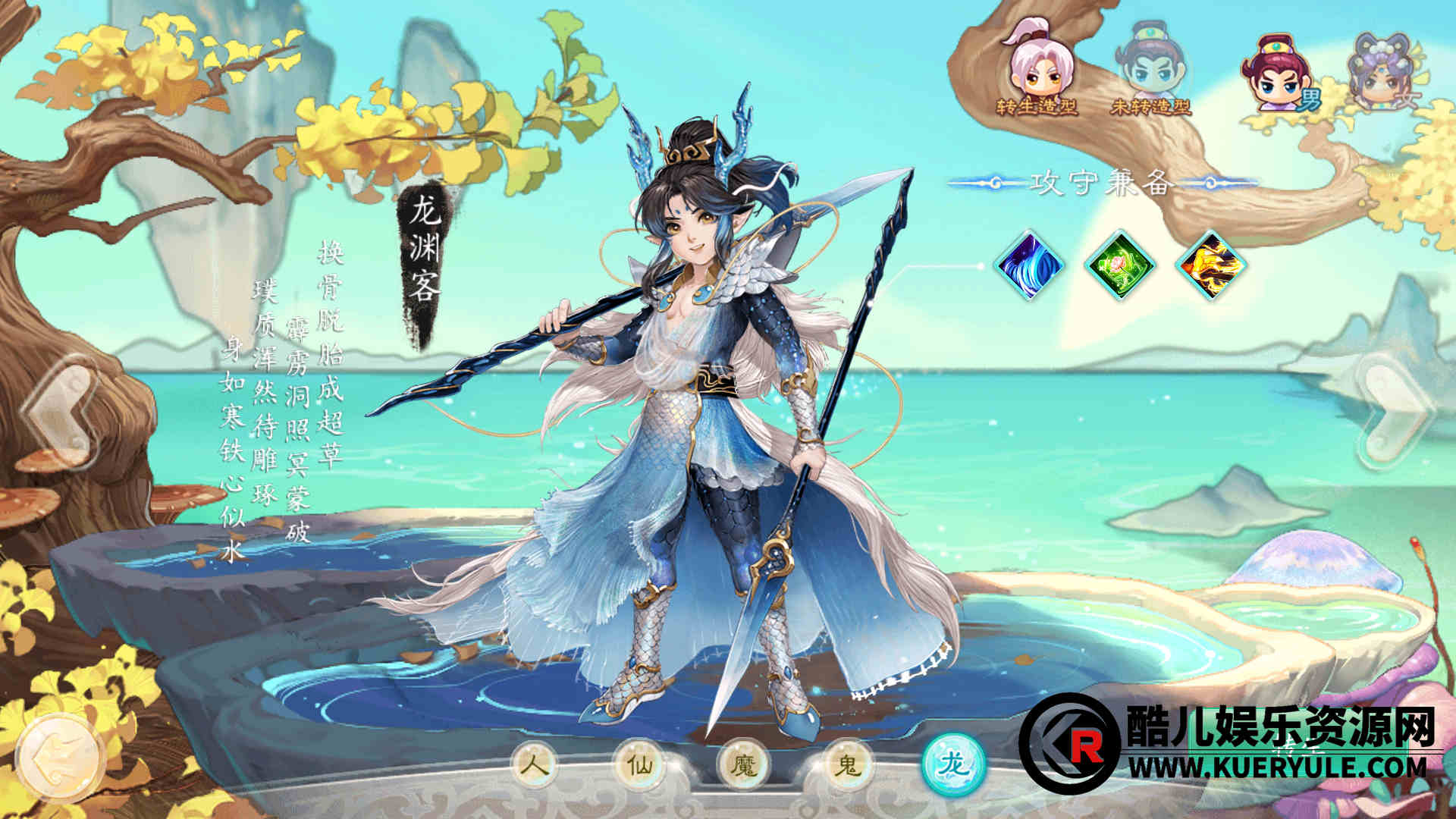View the golden flame skill icon
The image size is (1456, 819).
pyautogui.click(x=1210, y=265)
